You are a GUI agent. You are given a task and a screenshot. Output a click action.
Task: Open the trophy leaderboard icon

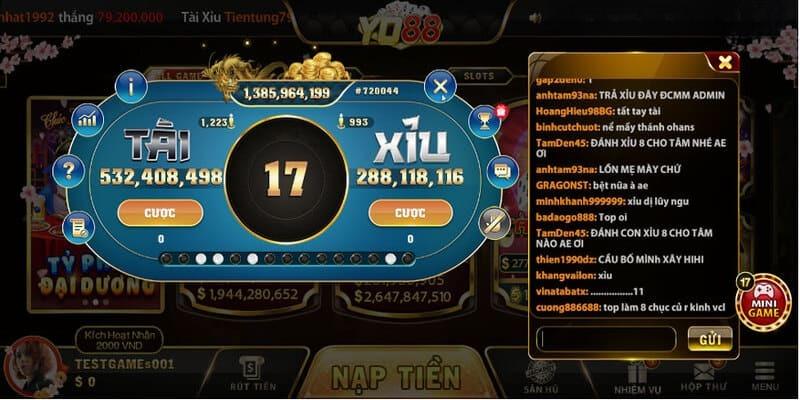click(x=485, y=121)
